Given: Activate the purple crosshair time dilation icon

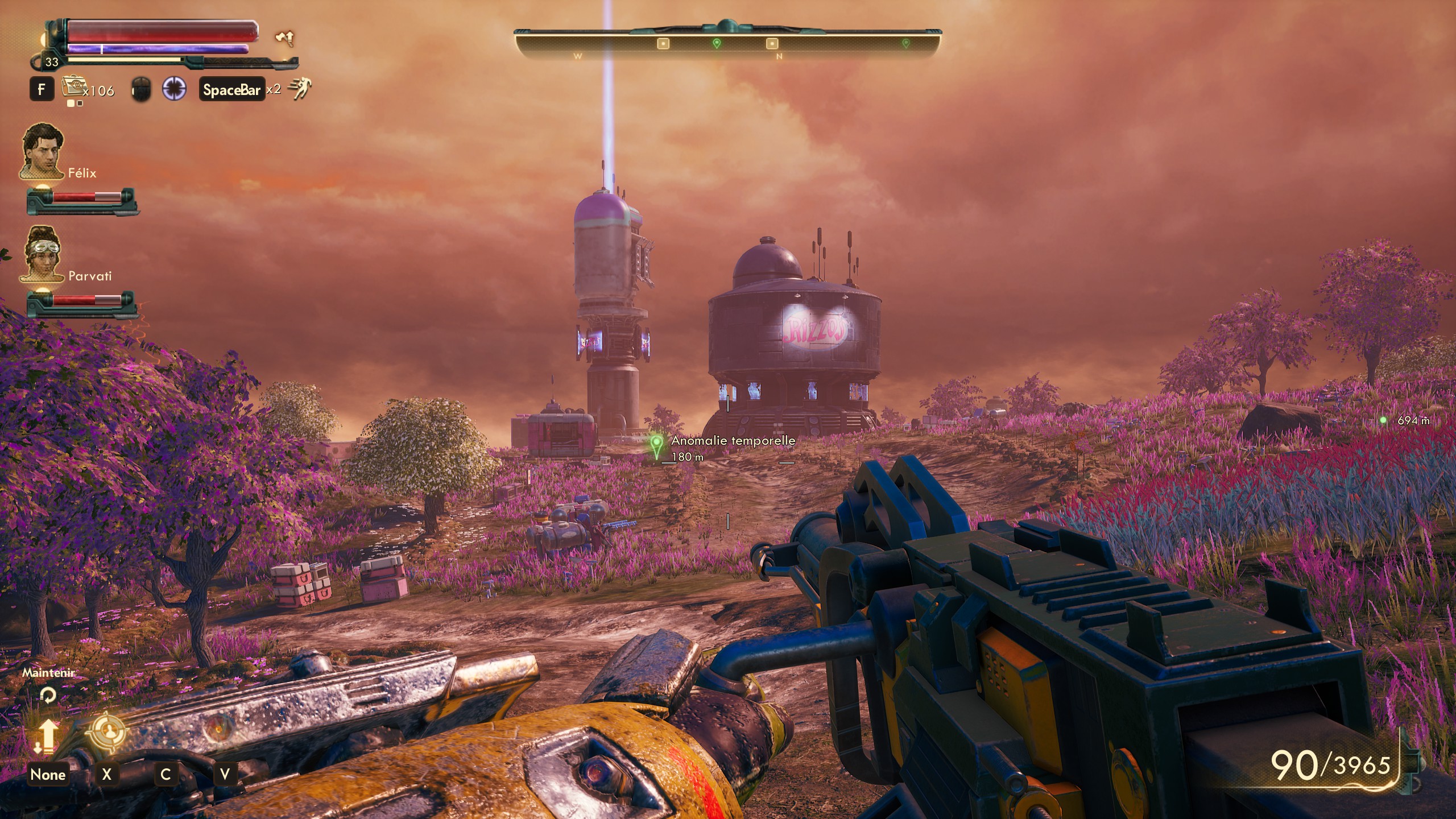Looking at the screenshot, I should 174,89.
